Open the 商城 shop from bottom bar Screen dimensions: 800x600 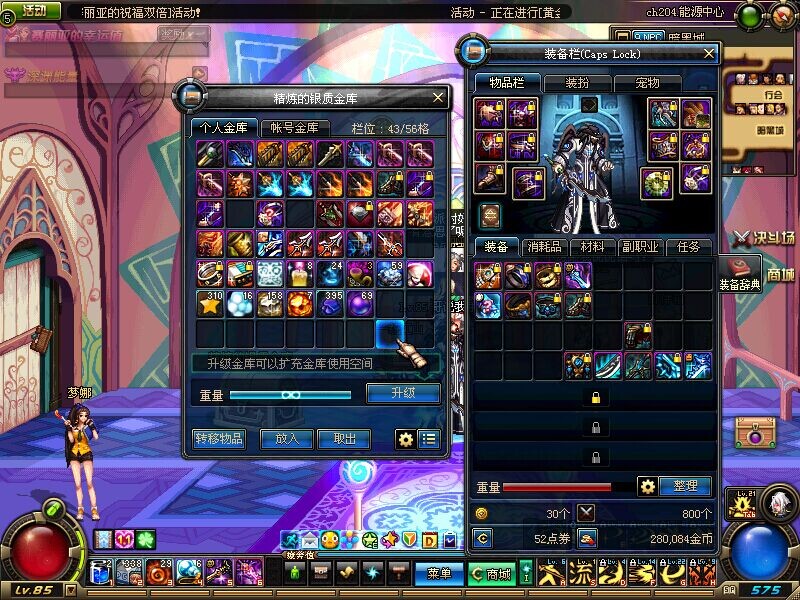[x=492, y=574]
